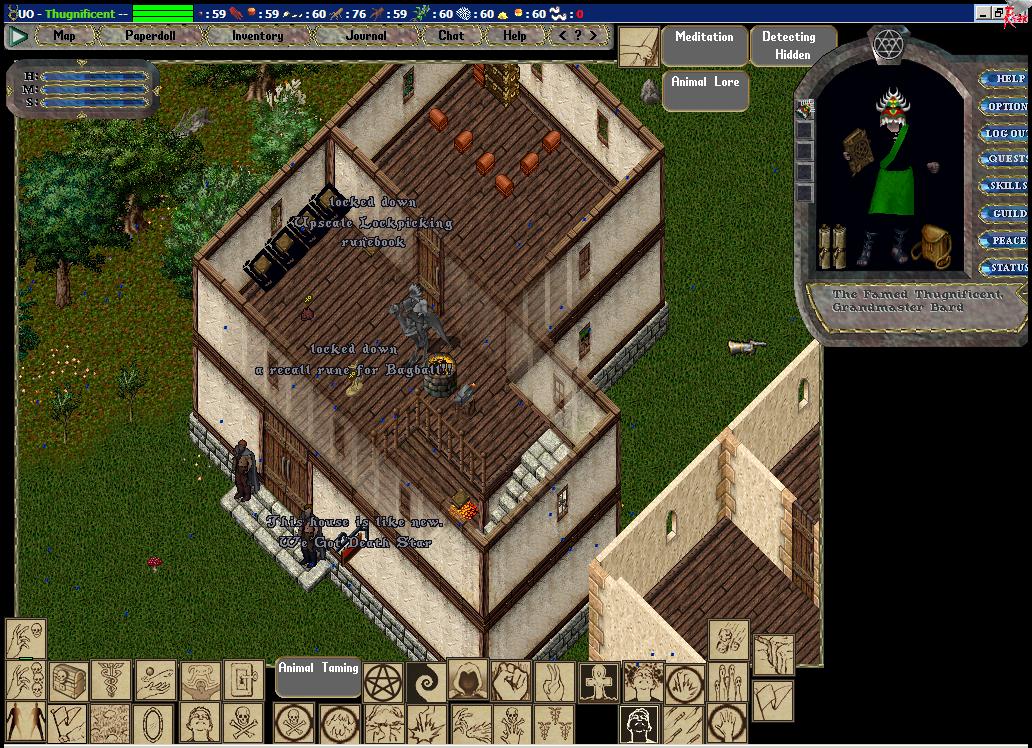Toggle the PEACE button on the paperdoll
The height and width of the screenshot is (748, 1032).
point(1005,240)
